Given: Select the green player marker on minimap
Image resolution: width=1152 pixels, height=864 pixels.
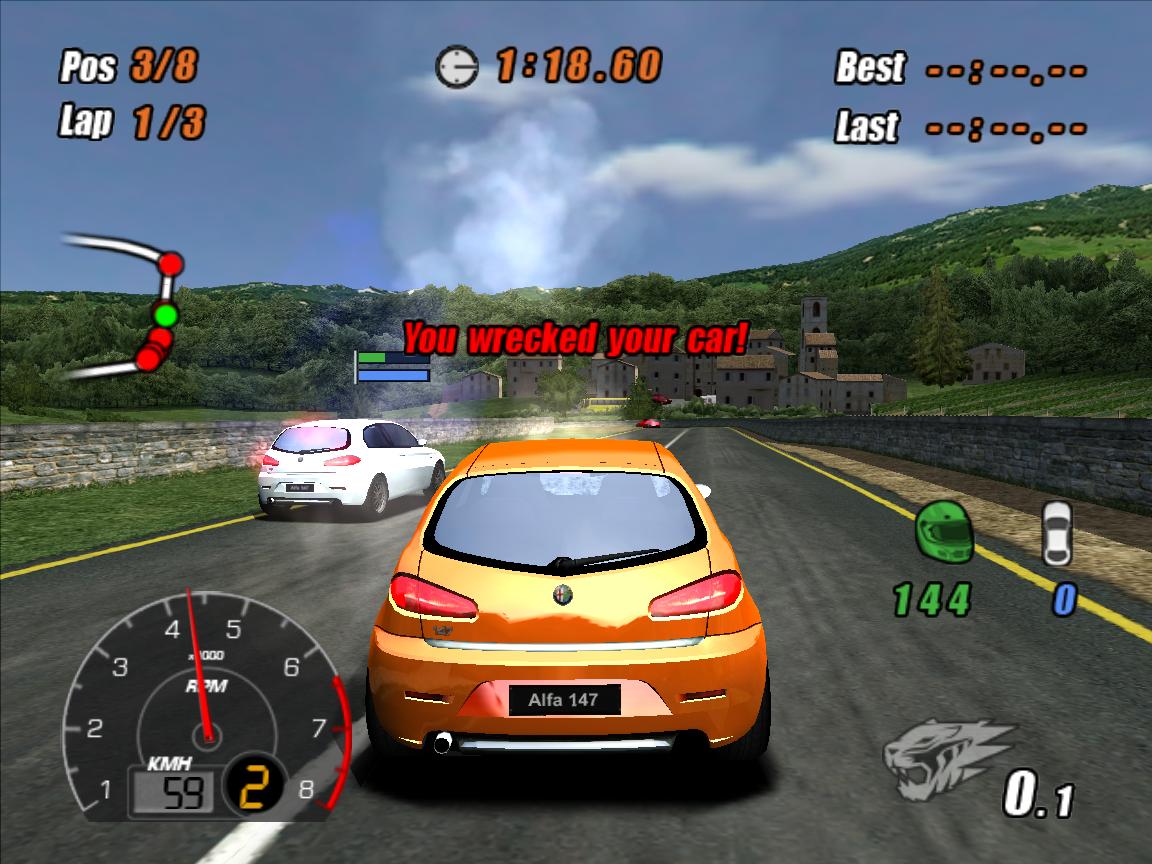Looking at the screenshot, I should pyautogui.click(x=165, y=316).
